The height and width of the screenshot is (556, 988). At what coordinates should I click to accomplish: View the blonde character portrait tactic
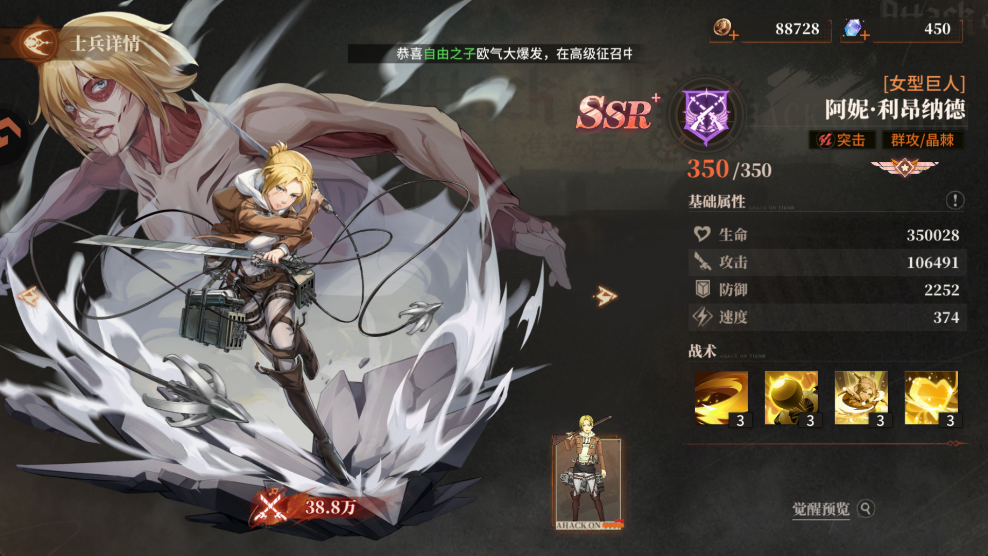coord(861,398)
